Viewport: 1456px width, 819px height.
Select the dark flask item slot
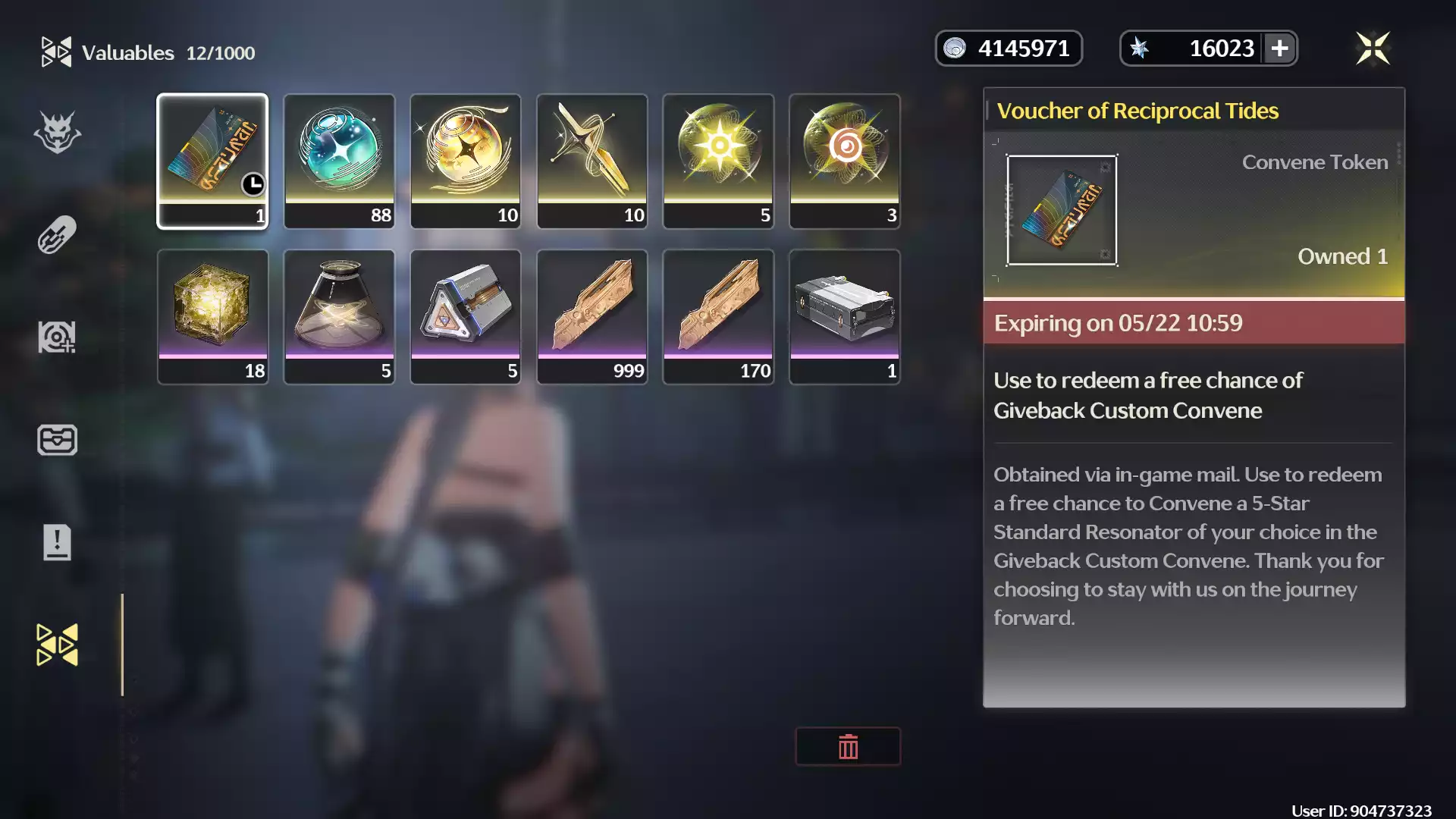[x=339, y=316]
